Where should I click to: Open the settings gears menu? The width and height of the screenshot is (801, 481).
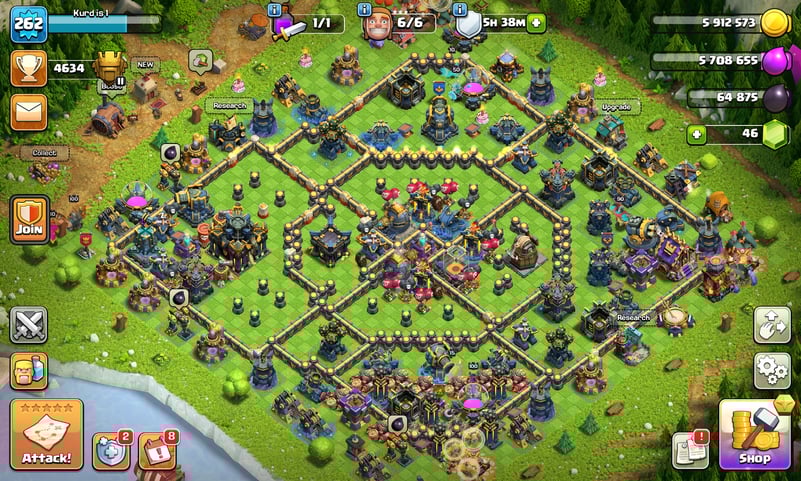[x=772, y=370]
